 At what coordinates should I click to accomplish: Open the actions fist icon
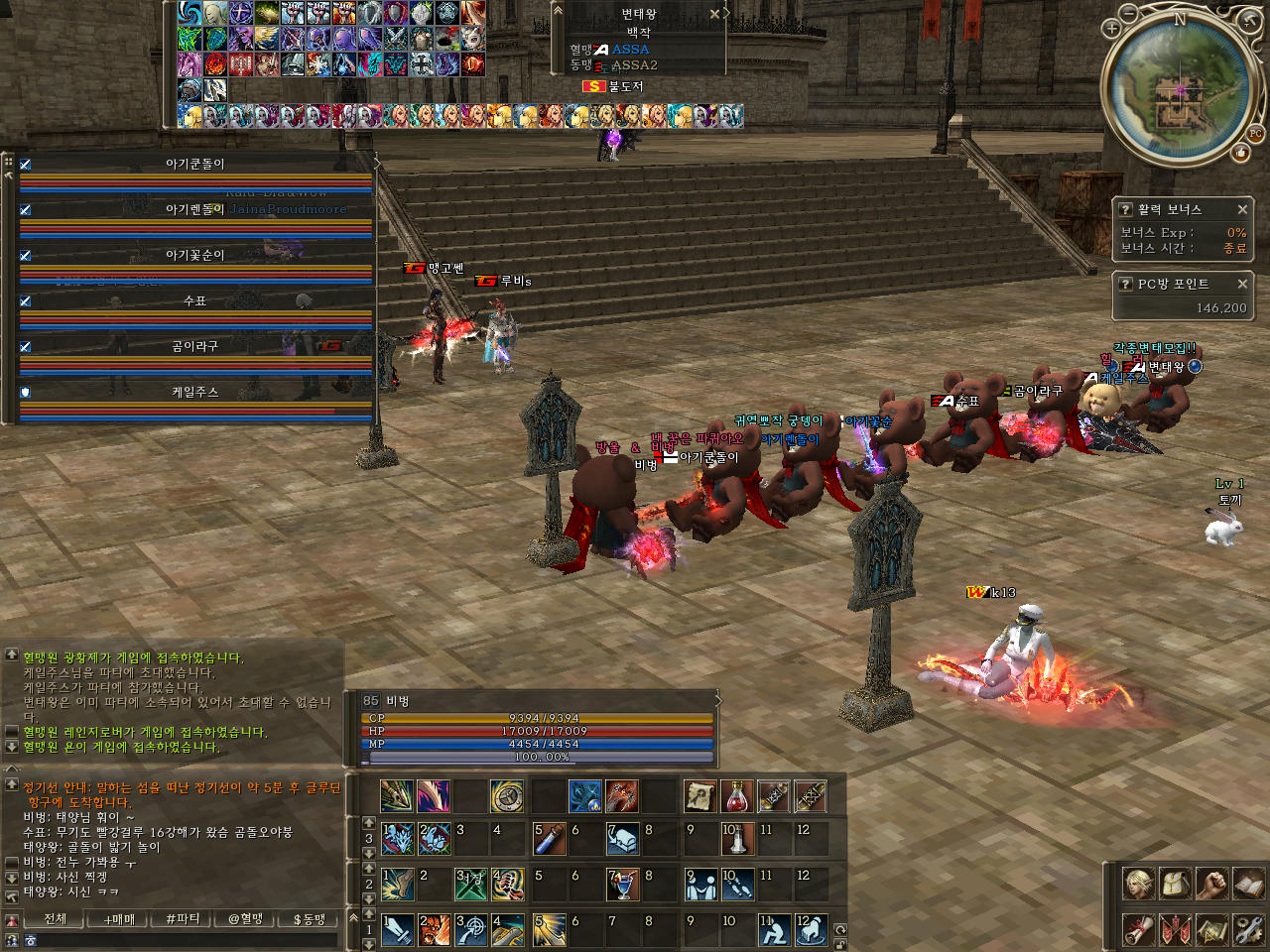(x=1211, y=883)
